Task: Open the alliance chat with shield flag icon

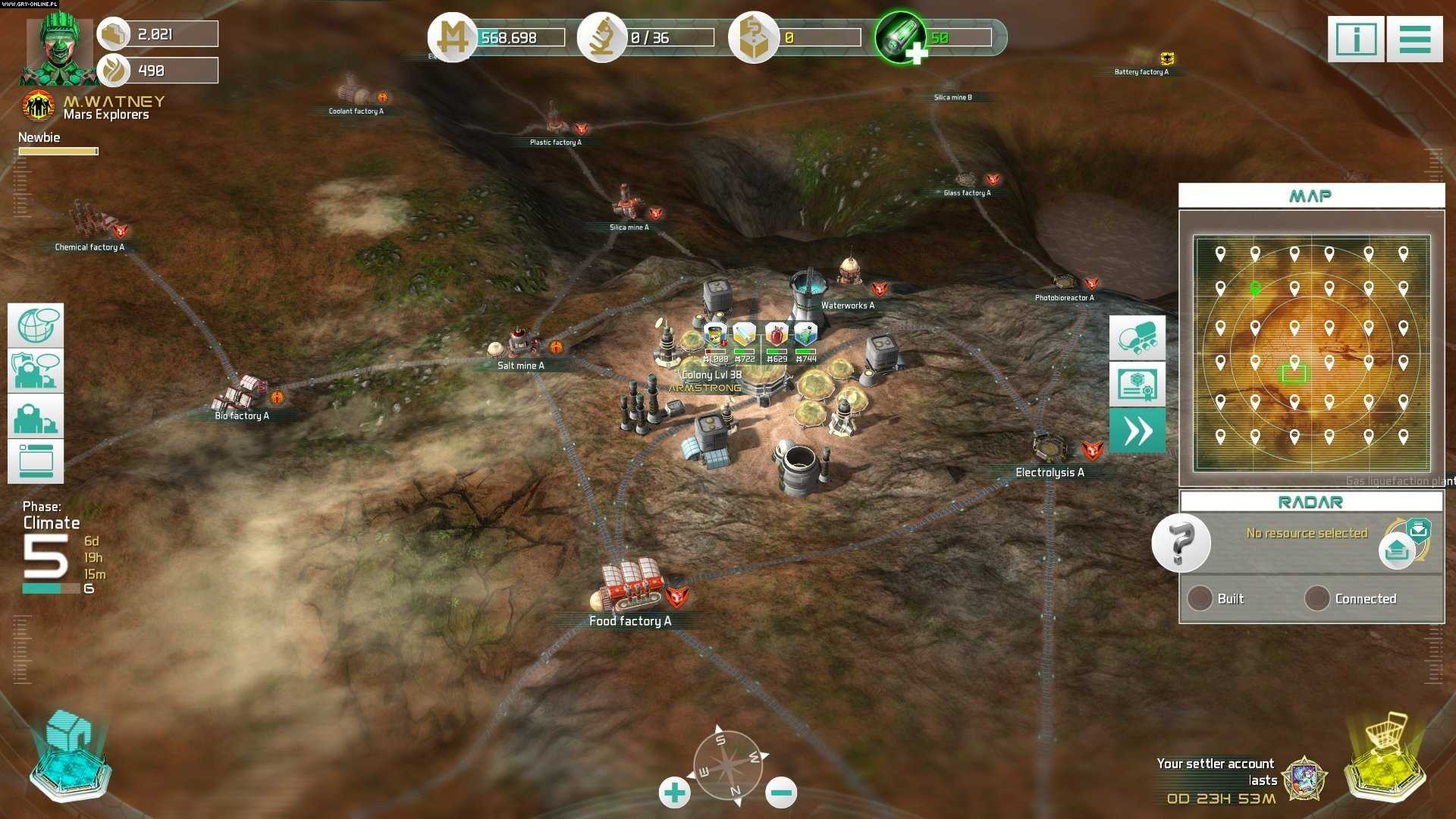Action: pyautogui.click(x=36, y=371)
